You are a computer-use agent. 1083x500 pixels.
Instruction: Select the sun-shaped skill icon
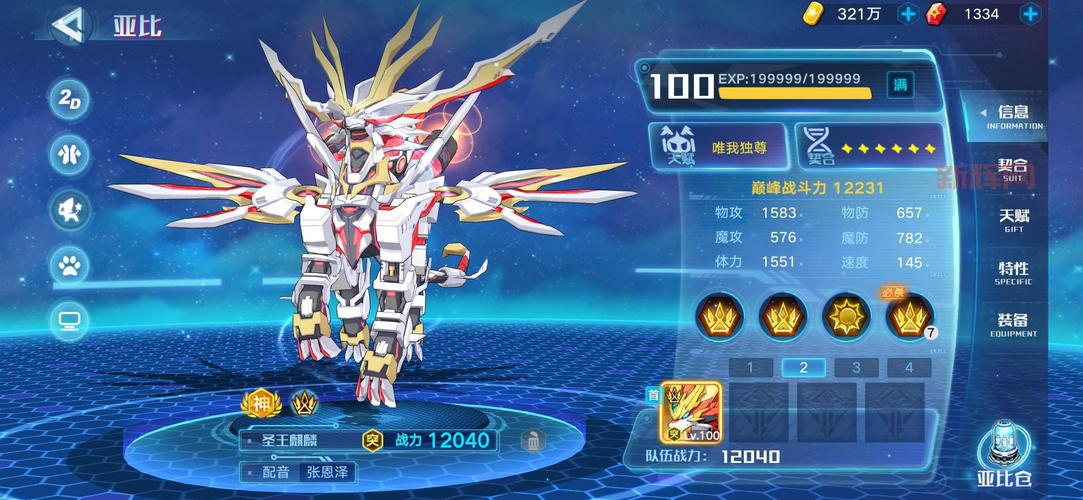coord(846,316)
